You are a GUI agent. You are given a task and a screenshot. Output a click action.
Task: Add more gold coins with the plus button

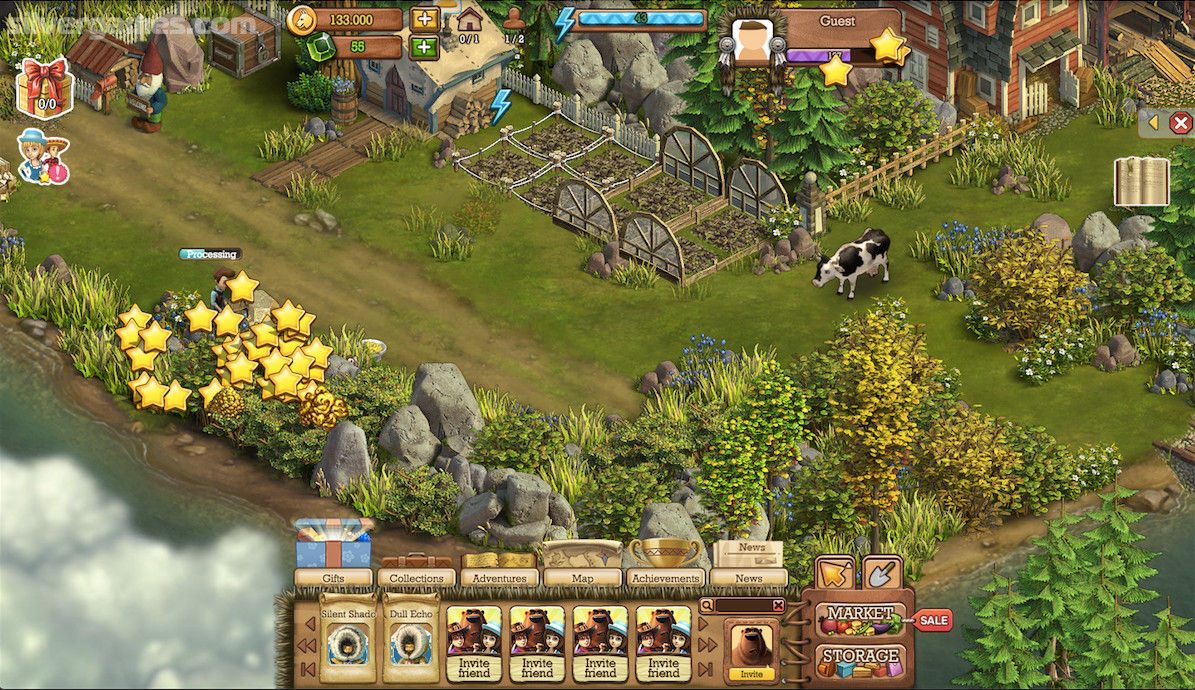pyautogui.click(x=423, y=19)
